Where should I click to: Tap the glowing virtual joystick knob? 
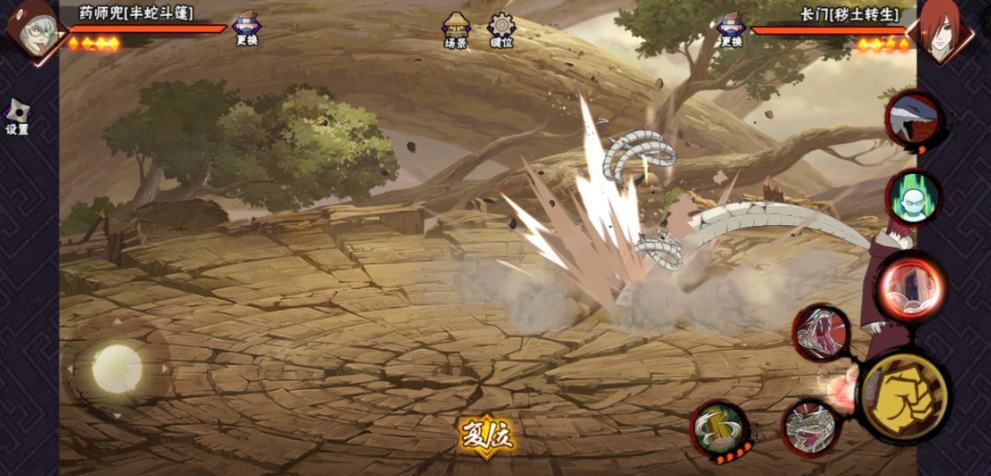point(117,369)
